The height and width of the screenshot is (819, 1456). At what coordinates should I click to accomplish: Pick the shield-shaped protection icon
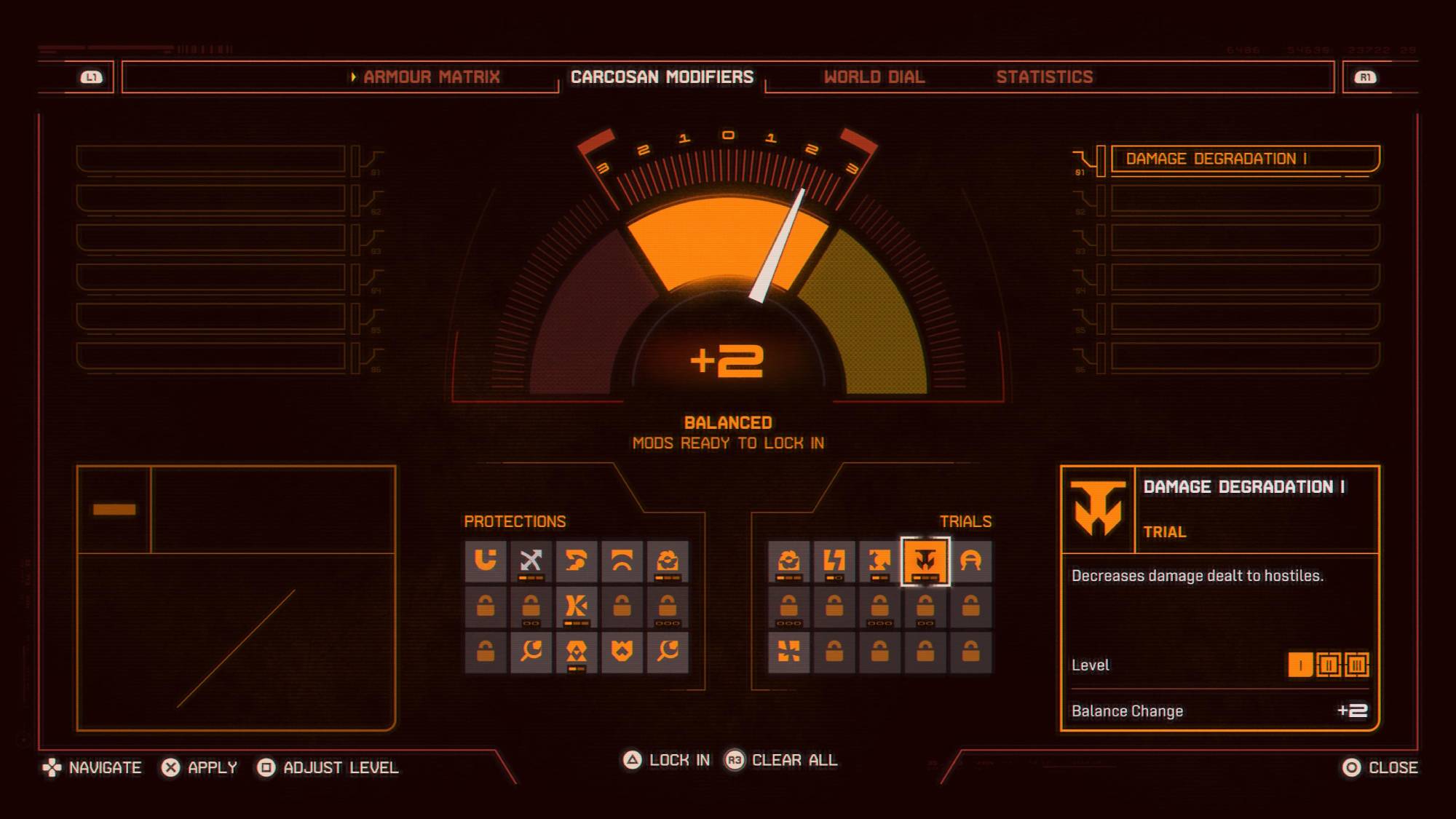tap(622, 651)
